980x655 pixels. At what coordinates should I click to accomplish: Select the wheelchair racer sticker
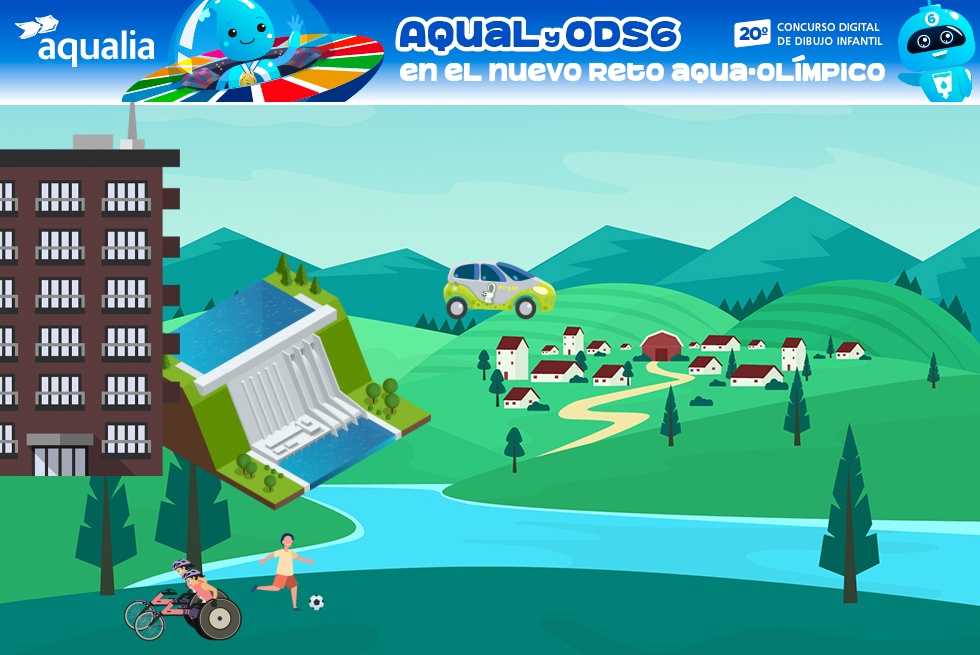[185, 602]
